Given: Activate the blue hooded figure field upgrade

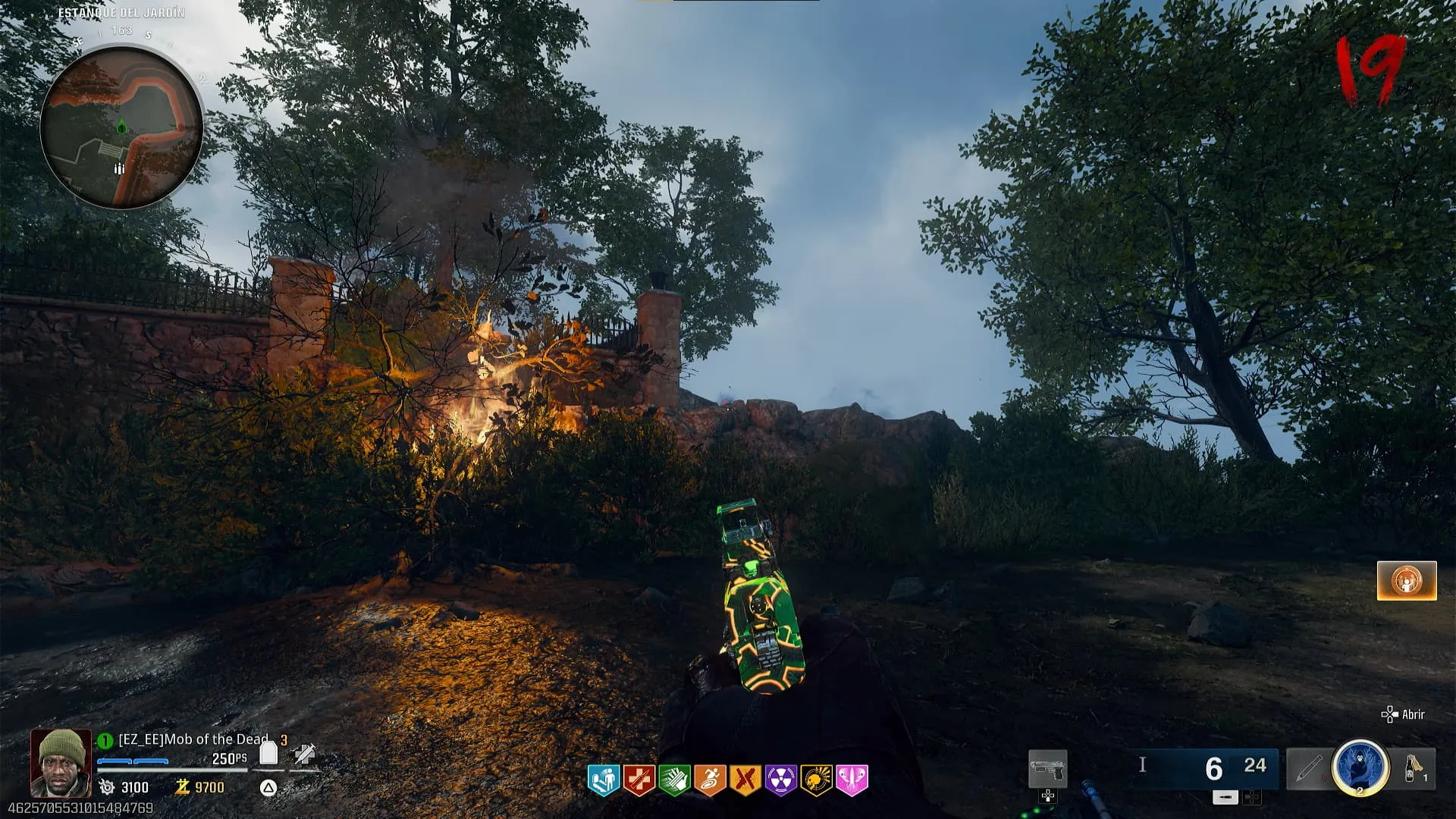Looking at the screenshot, I should pyautogui.click(x=1360, y=767).
